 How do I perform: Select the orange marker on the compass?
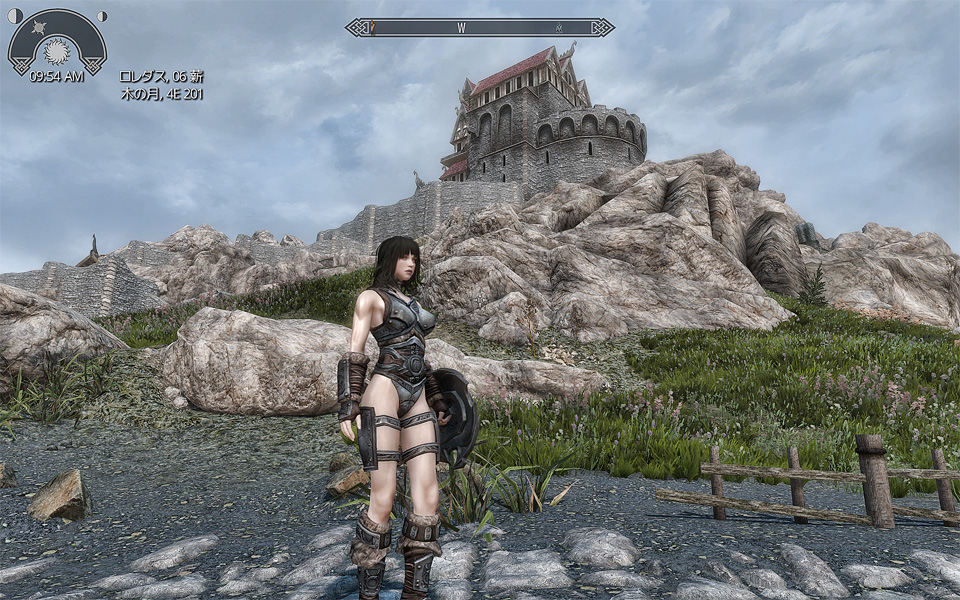373,28
